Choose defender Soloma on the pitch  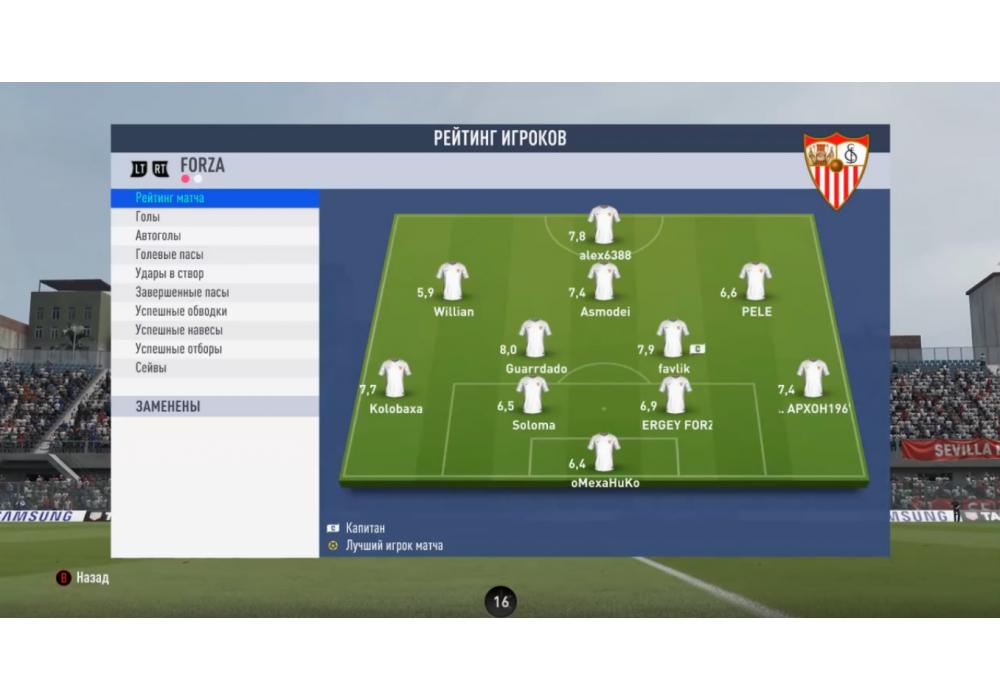pos(532,396)
